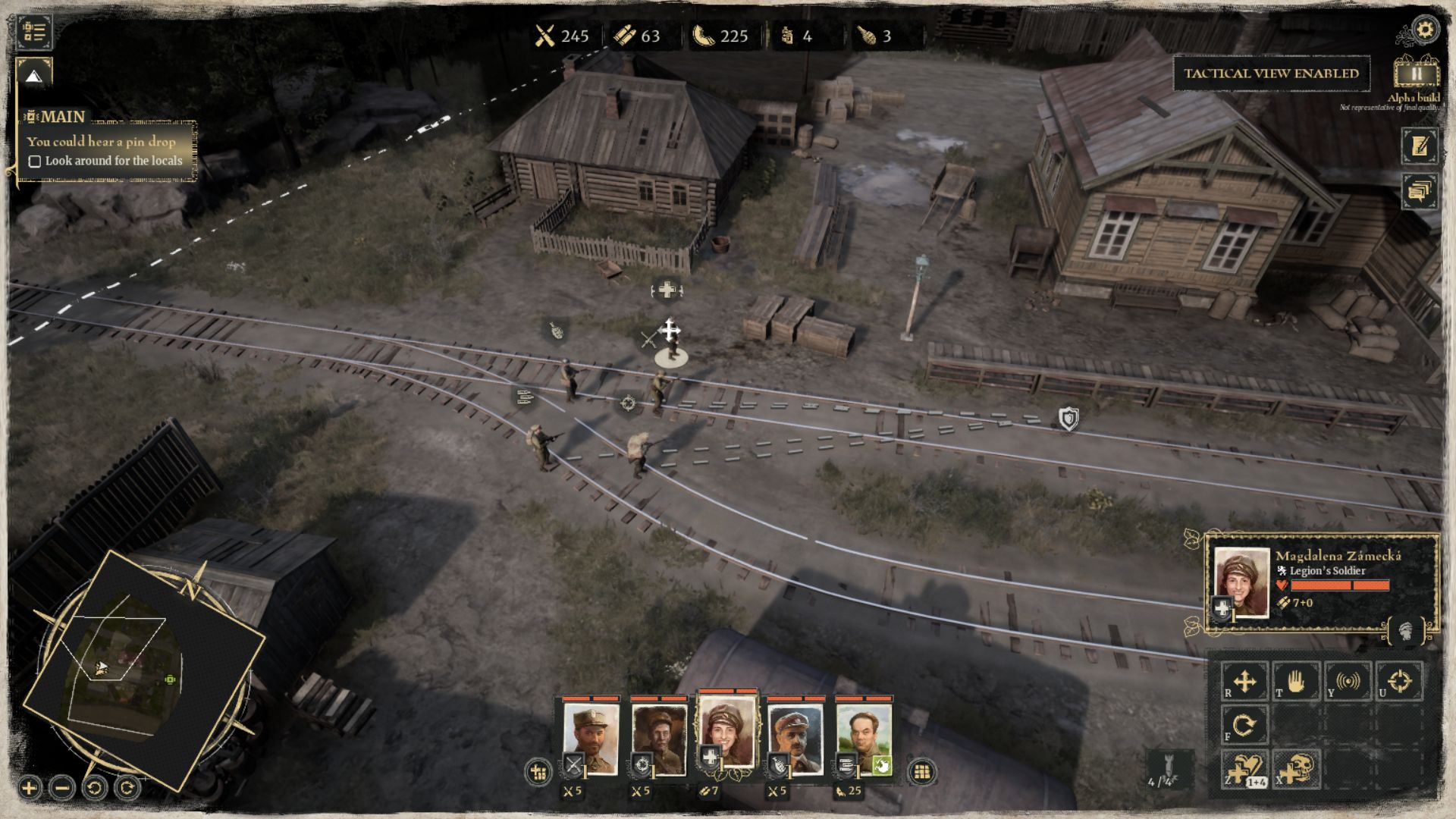Open the dialogue log speech-bubble icon

point(1420,190)
